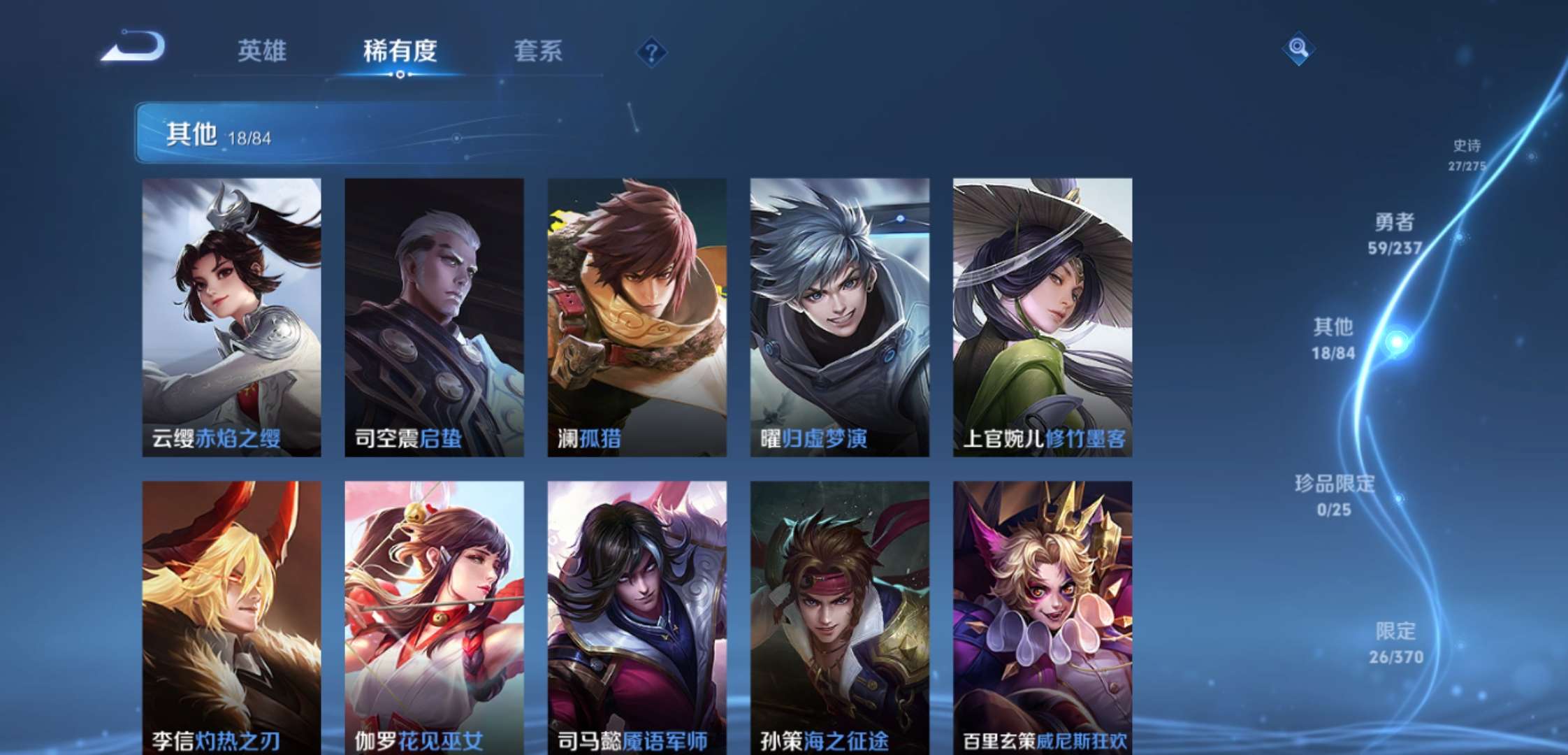
Task: View the 李信灼热之刃 skin
Action: pos(227,608)
